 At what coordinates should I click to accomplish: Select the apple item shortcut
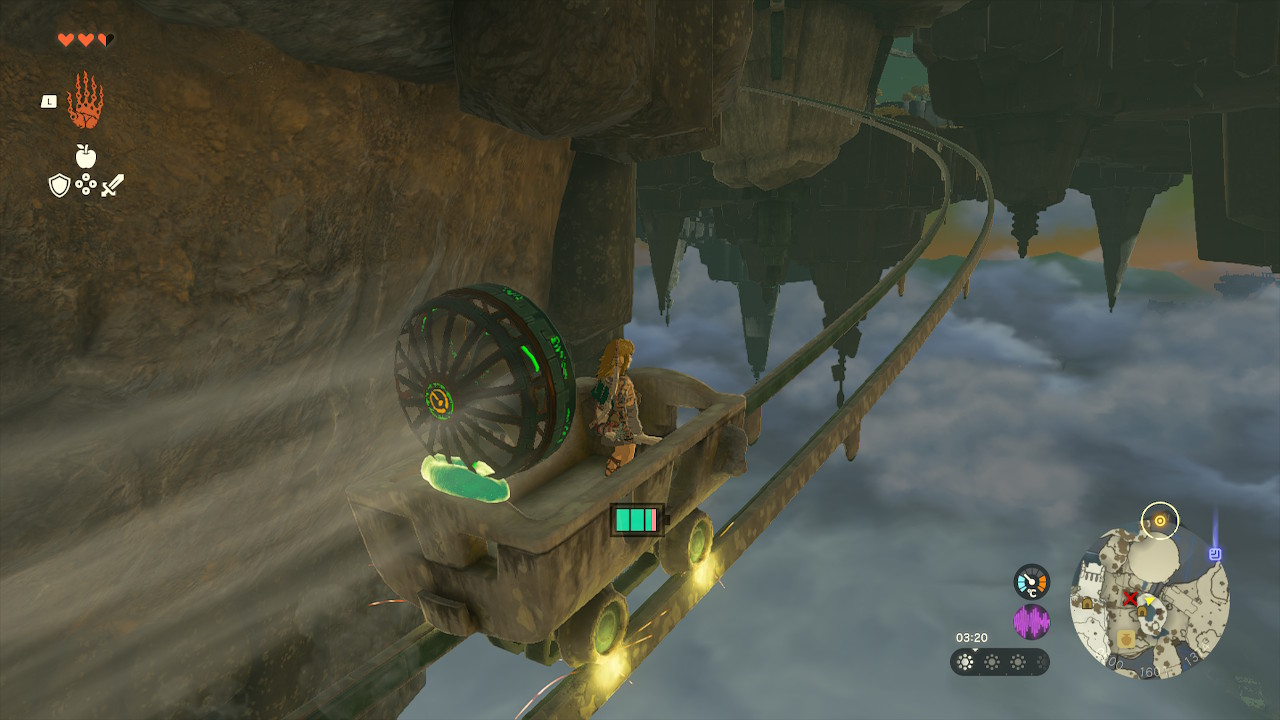point(86,156)
